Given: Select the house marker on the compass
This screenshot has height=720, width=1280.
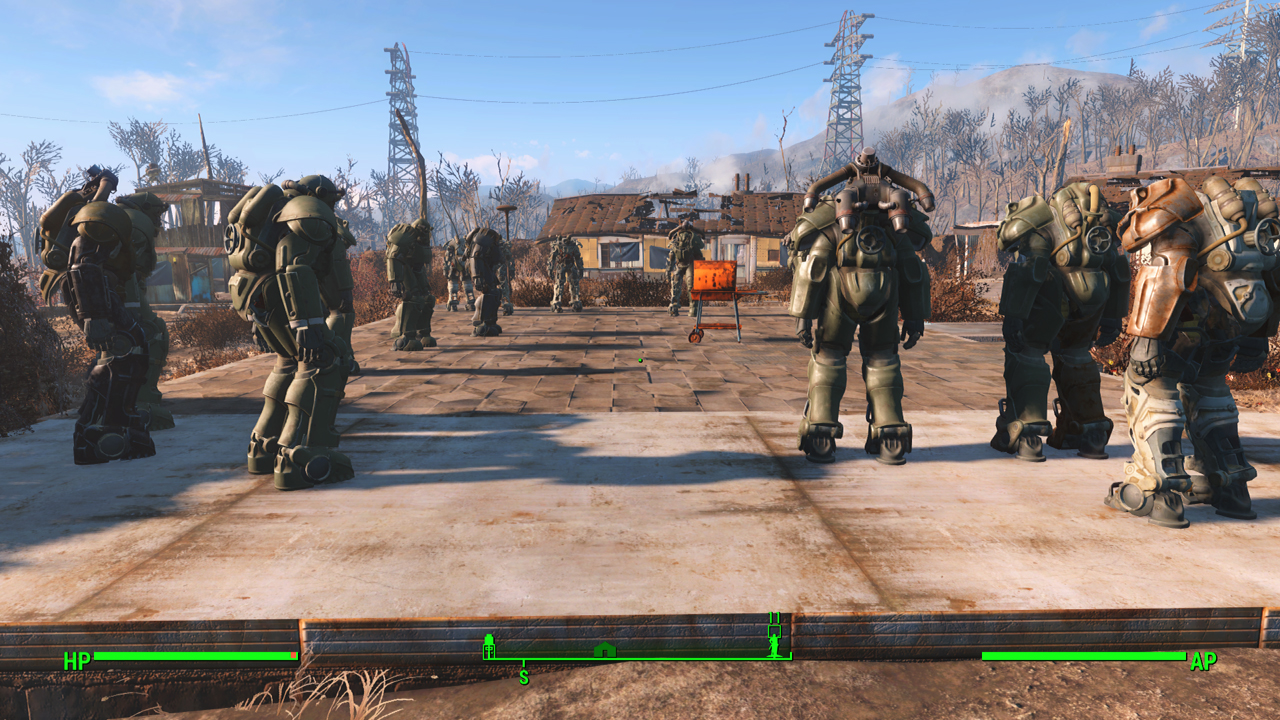Looking at the screenshot, I should point(604,650).
